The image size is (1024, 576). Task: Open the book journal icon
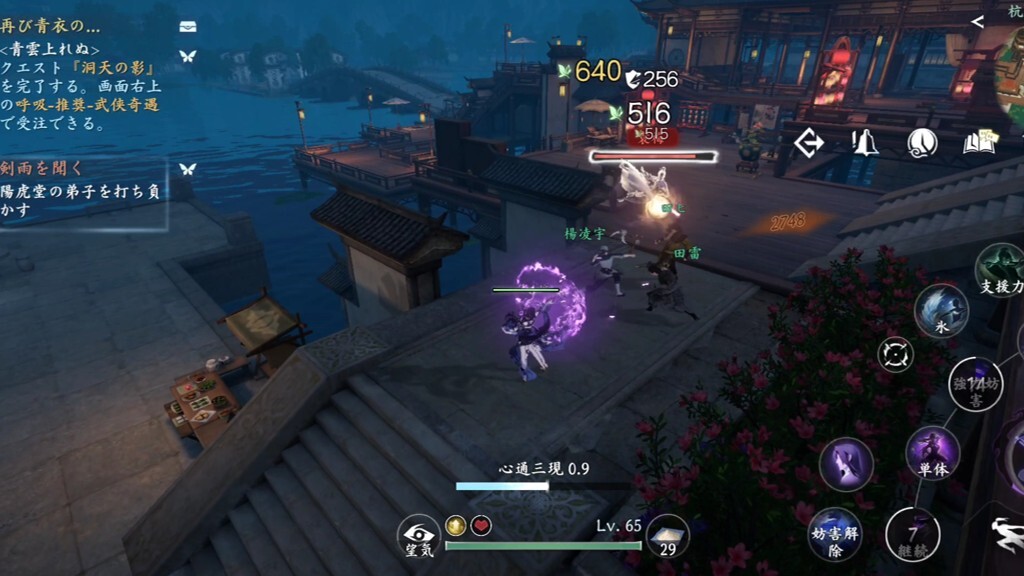pyautogui.click(x=980, y=143)
